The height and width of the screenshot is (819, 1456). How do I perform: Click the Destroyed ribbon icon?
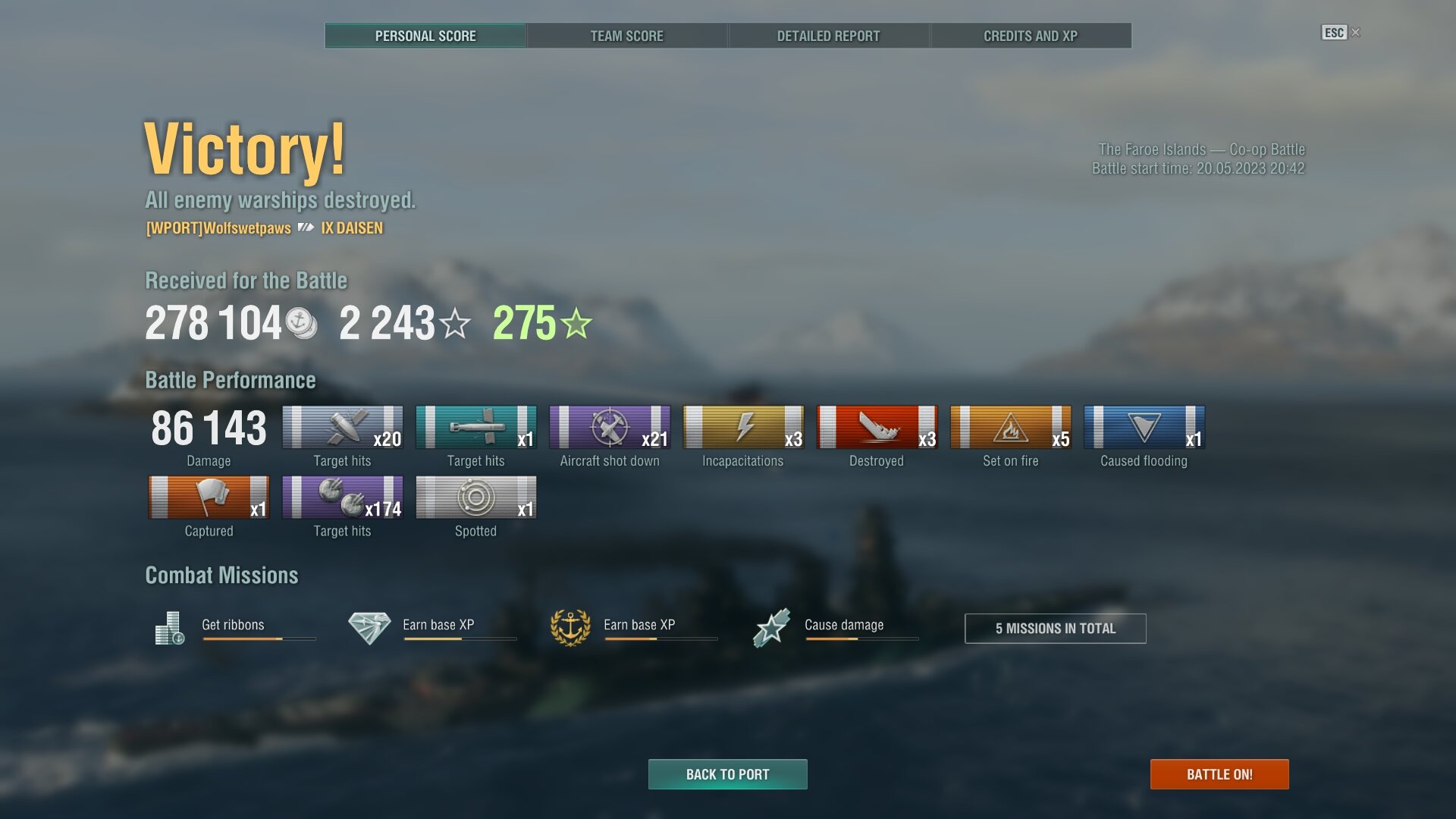click(x=877, y=427)
